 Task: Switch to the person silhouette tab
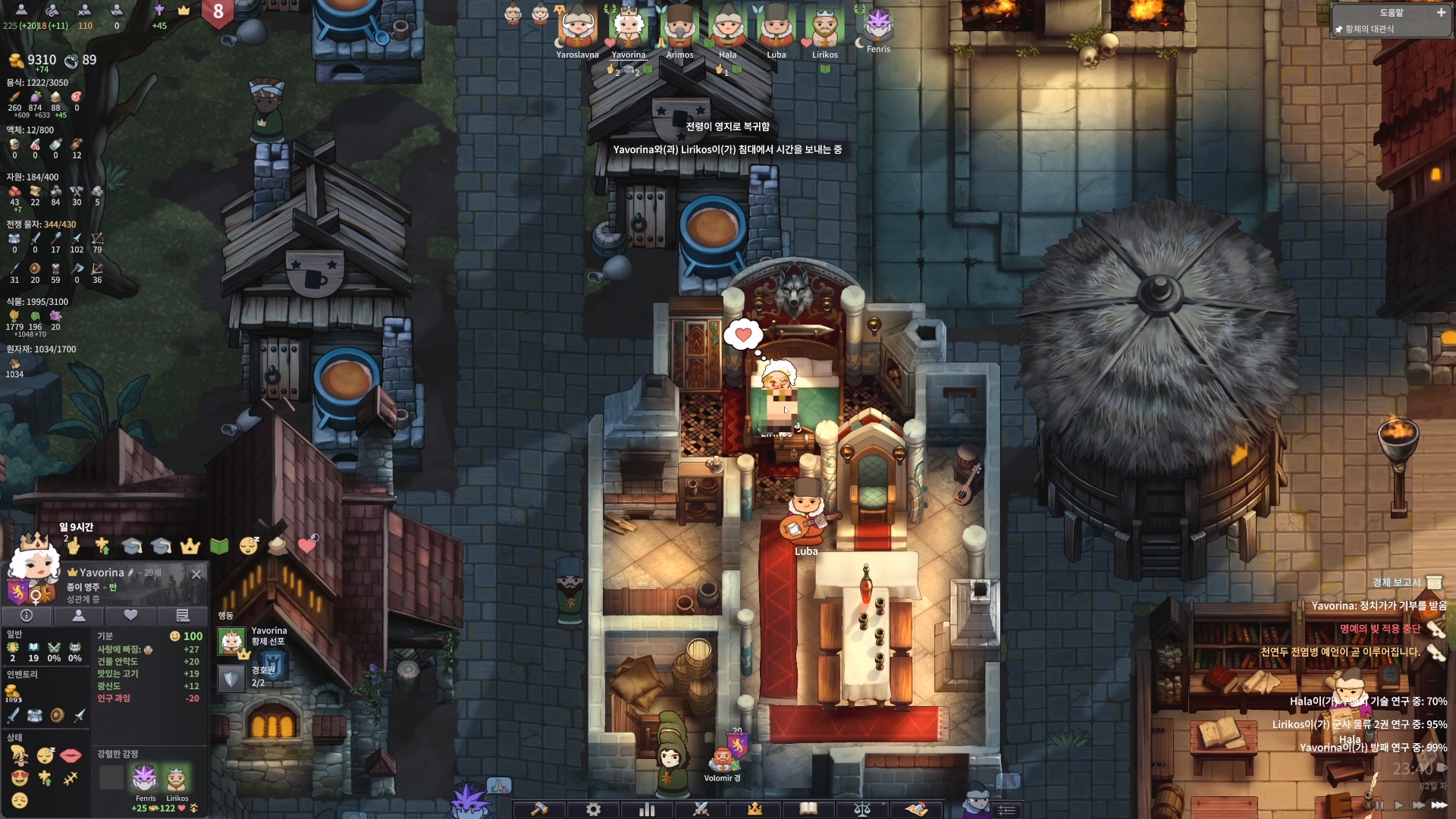78,616
